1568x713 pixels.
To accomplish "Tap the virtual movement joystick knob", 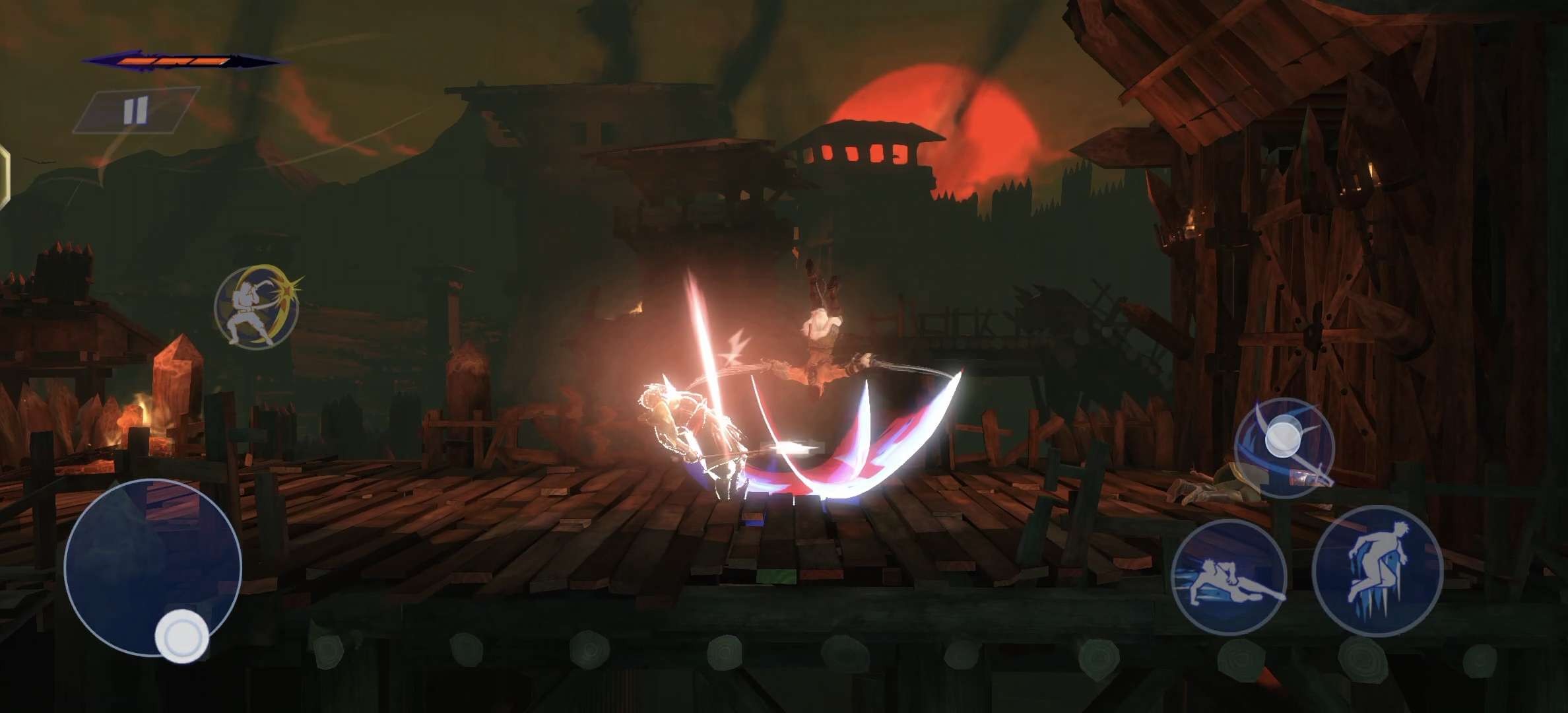I will pyautogui.click(x=181, y=636).
